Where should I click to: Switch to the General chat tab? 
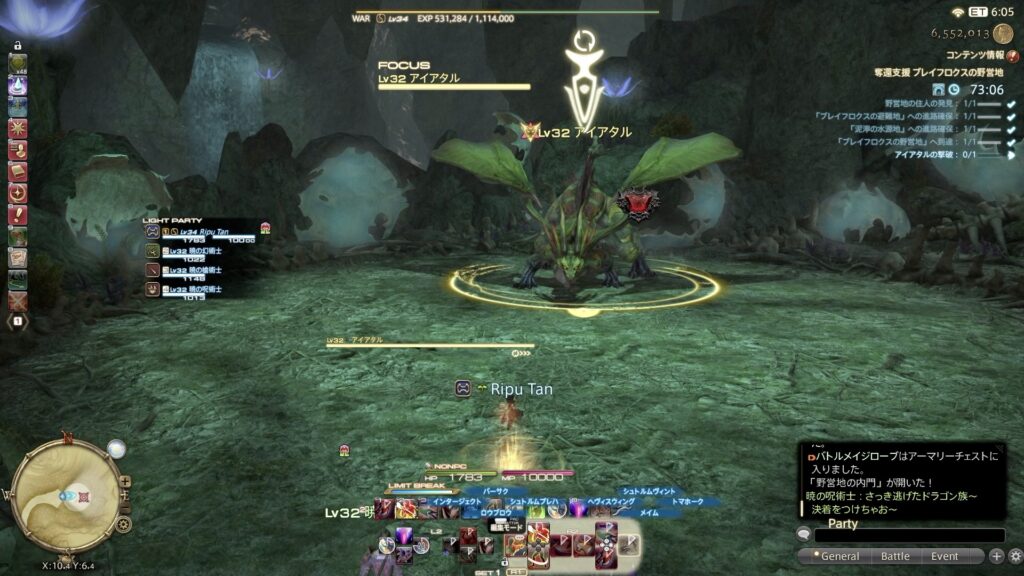point(839,556)
